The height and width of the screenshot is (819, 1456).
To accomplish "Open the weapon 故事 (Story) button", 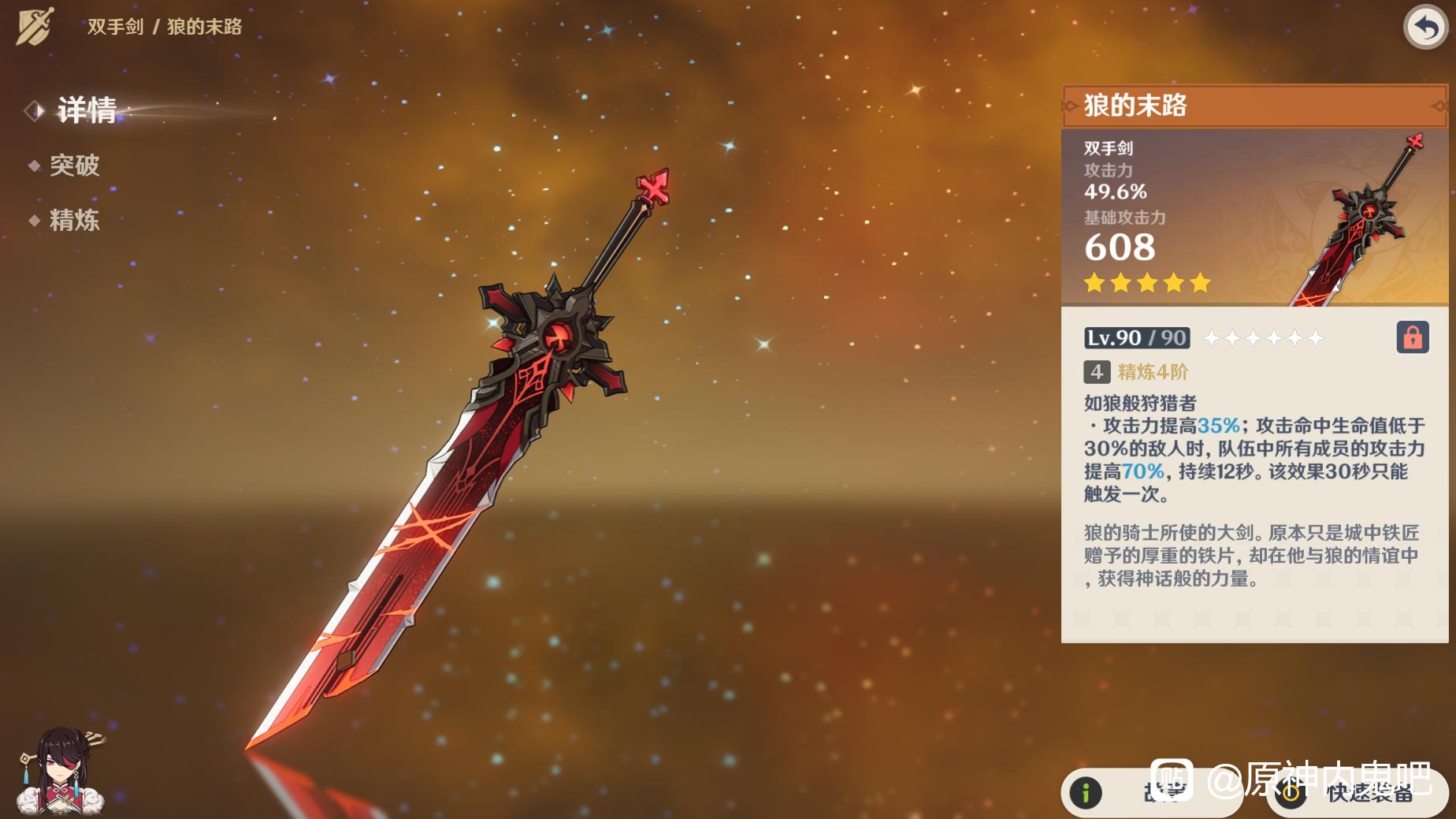I will point(1150,792).
